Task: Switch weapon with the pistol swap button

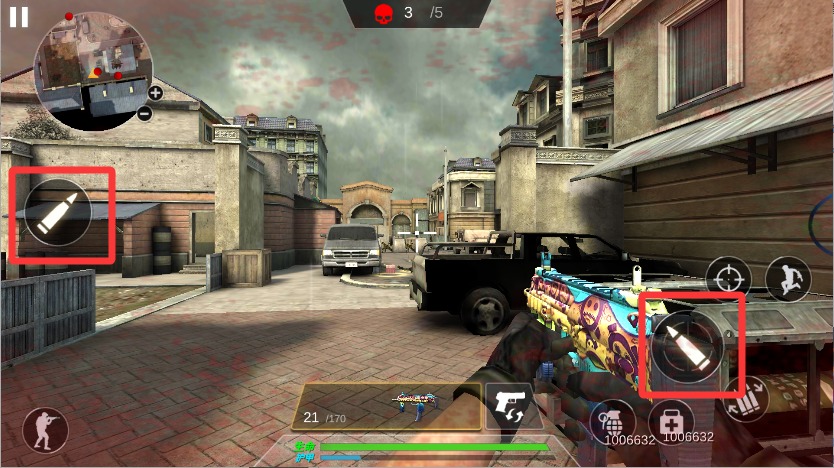Action: pyautogui.click(x=513, y=405)
